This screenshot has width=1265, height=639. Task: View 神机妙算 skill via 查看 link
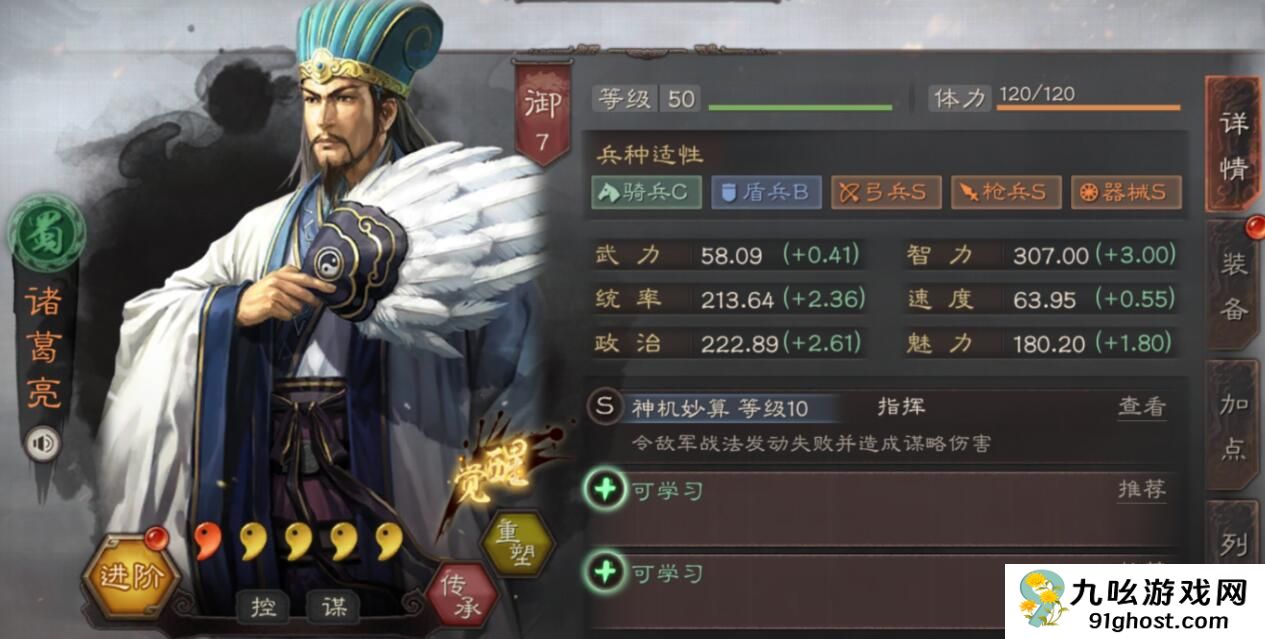pyautogui.click(x=1141, y=407)
